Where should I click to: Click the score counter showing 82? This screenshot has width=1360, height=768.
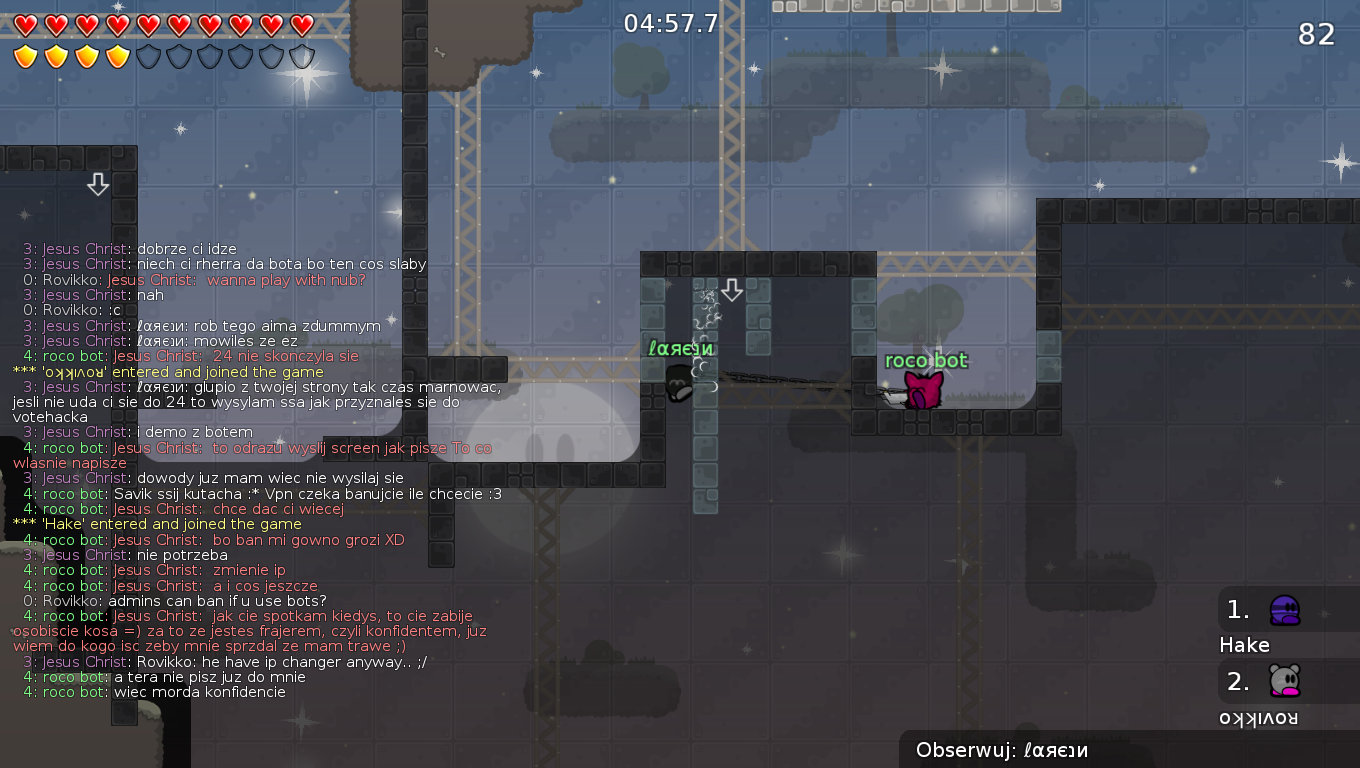tap(1317, 33)
